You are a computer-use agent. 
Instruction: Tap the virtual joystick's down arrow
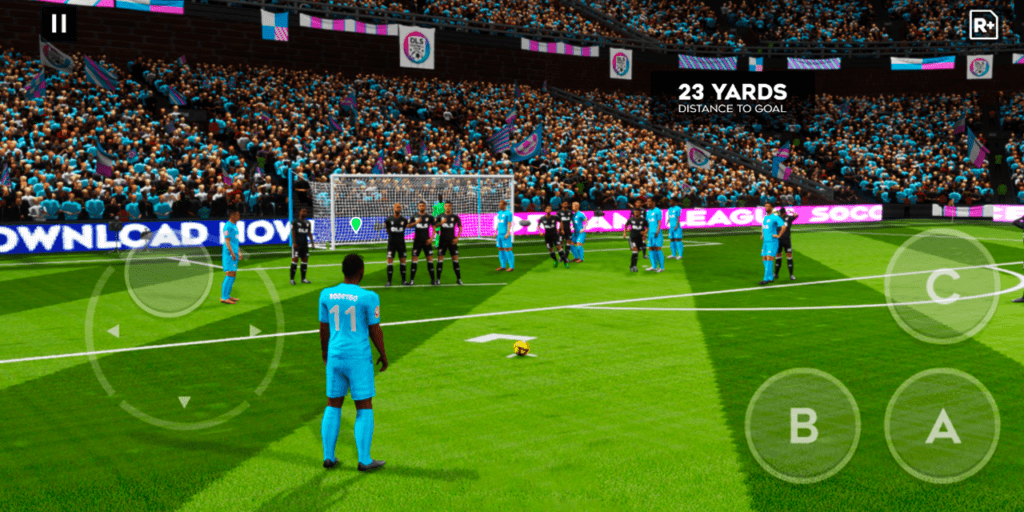[184, 401]
